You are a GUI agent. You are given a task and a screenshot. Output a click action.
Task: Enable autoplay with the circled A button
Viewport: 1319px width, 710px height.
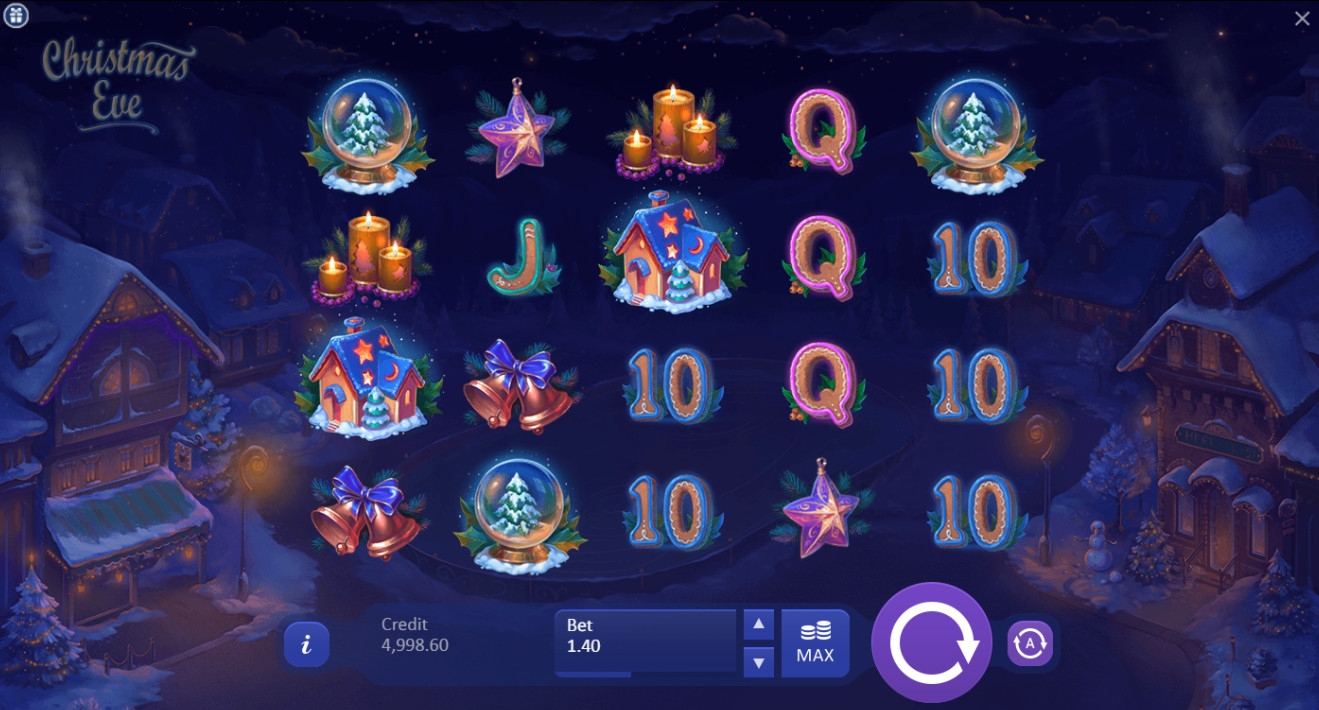[1030, 643]
